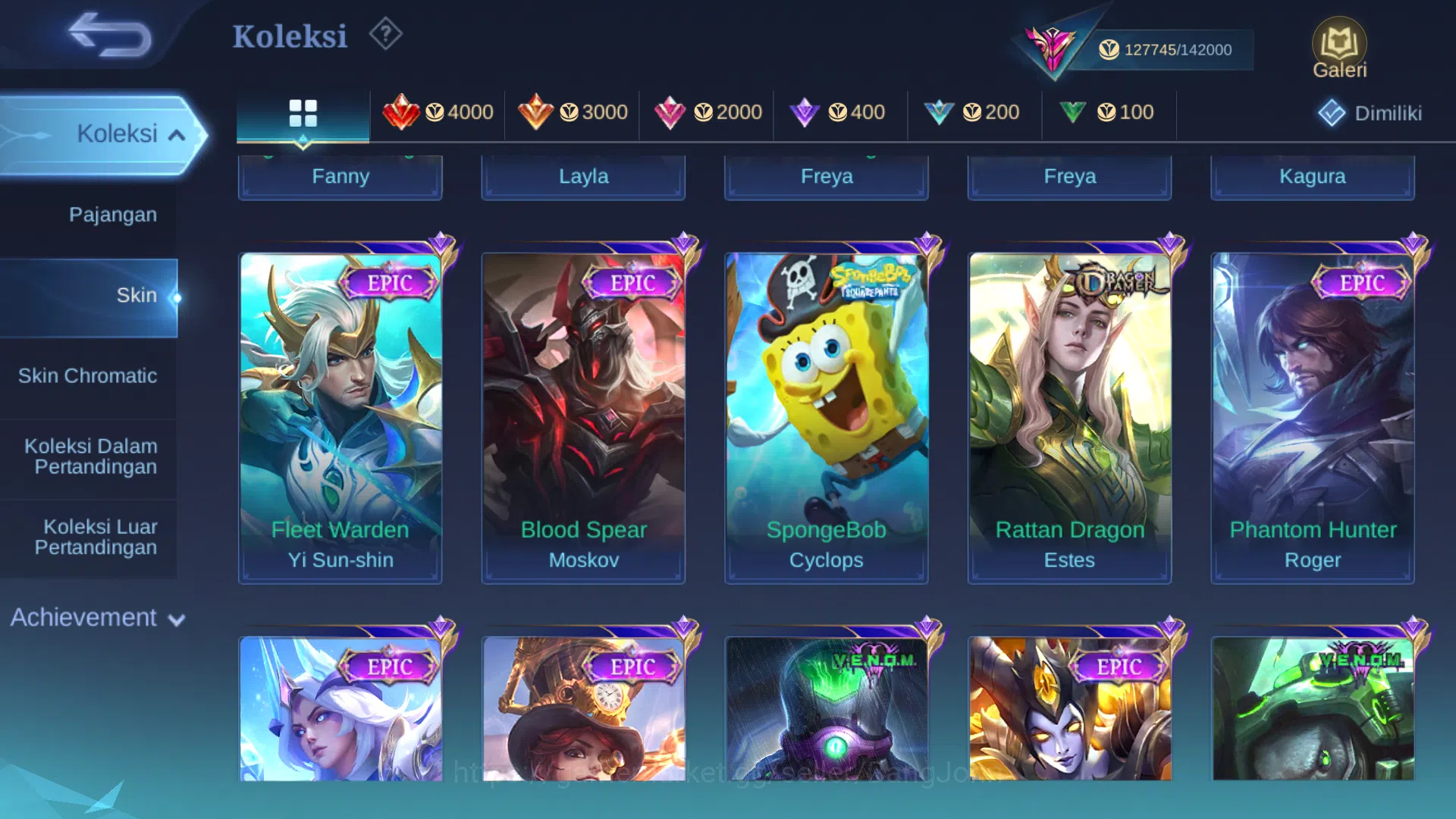Open the Skin Chromatic tab
Viewport: 1456px width, 819px height.
point(89,375)
